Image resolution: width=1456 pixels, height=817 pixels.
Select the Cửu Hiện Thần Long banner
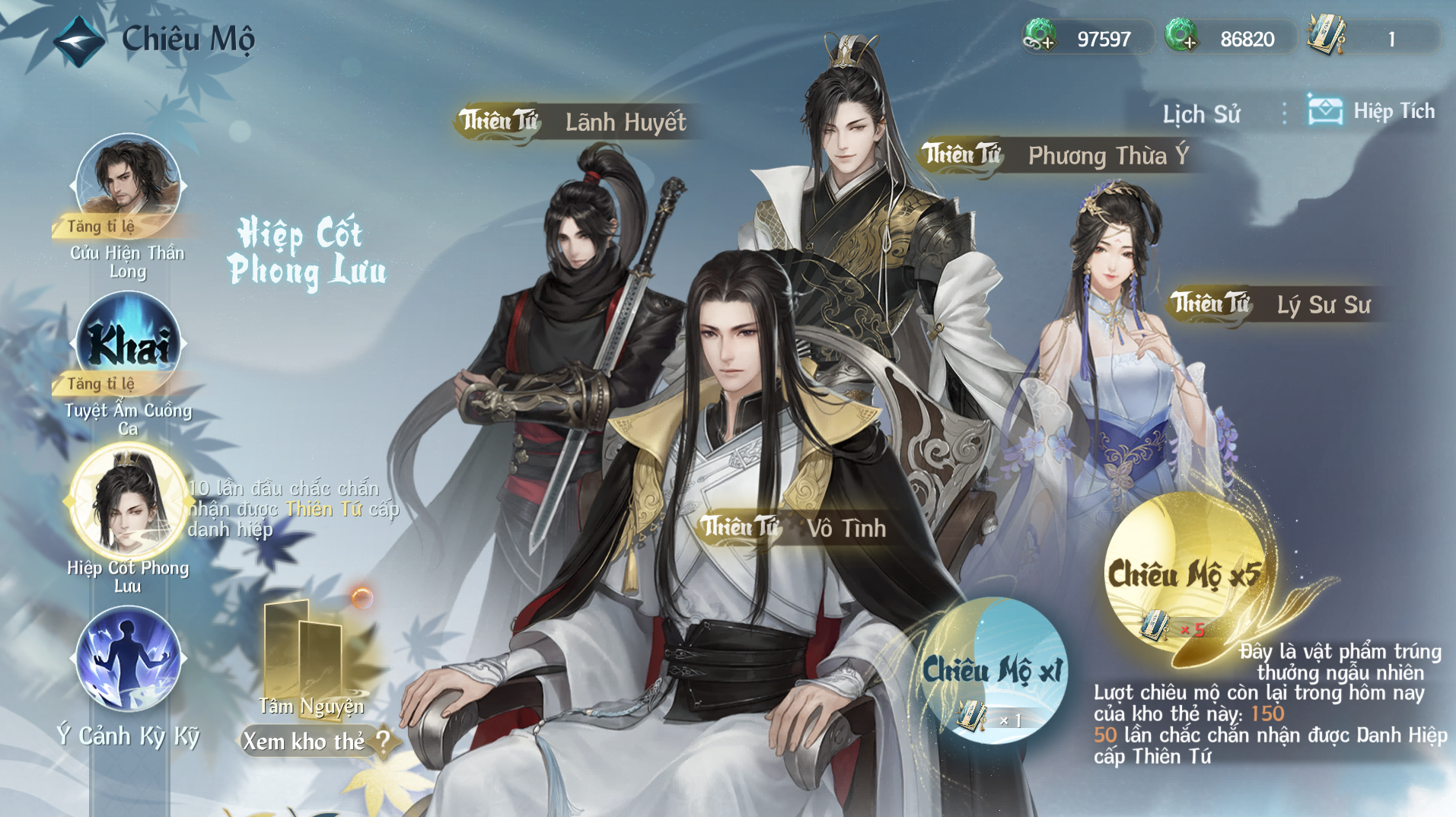click(x=128, y=185)
